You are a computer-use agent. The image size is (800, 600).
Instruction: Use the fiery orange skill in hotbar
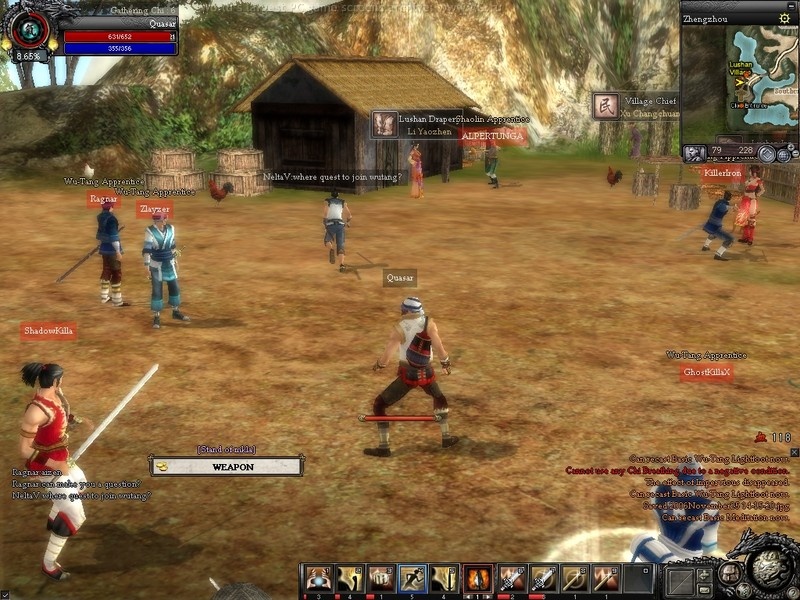[x=477, y=578]
